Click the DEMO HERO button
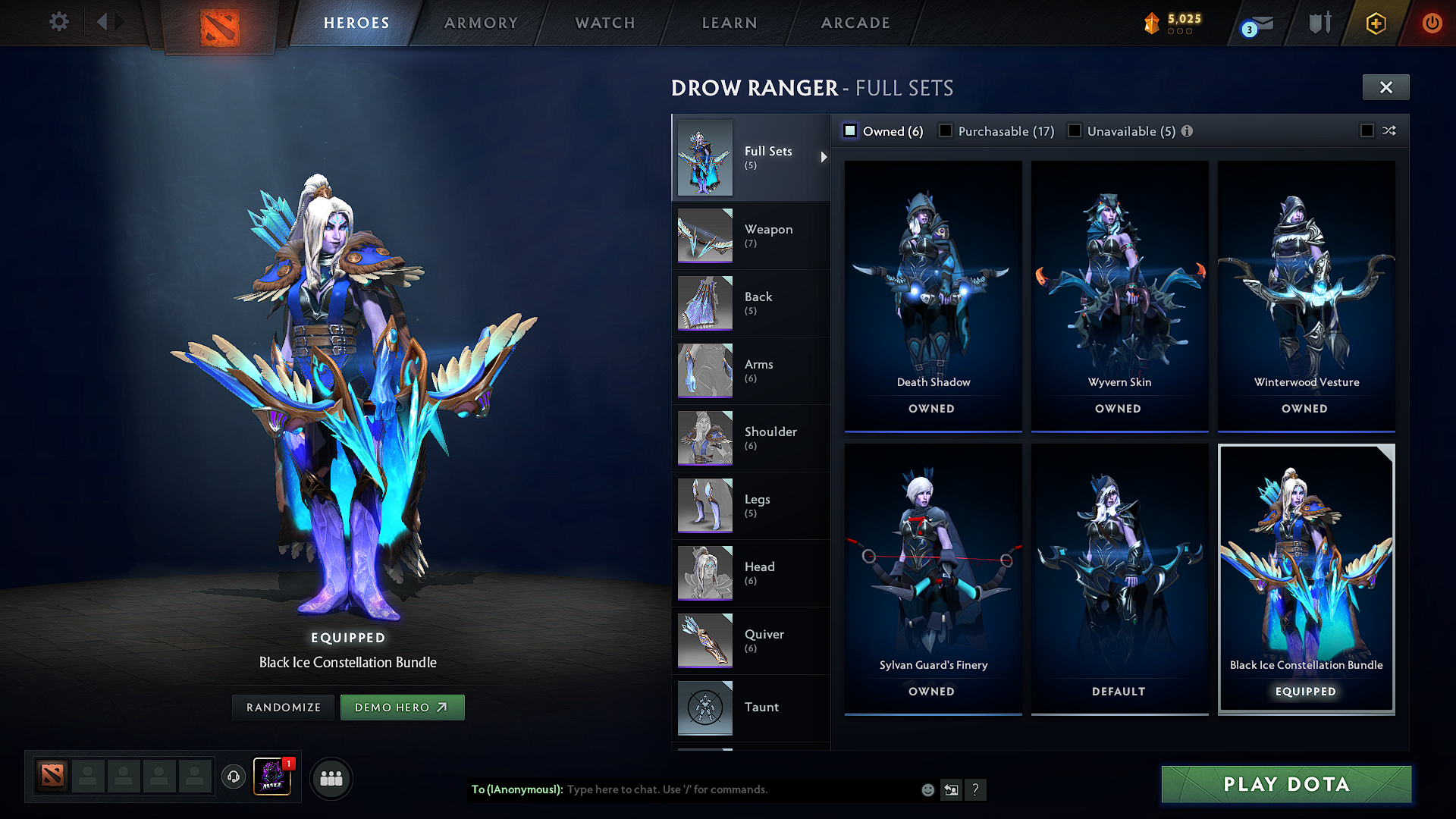Screen dimensions: 1456x819 (402, 707)
